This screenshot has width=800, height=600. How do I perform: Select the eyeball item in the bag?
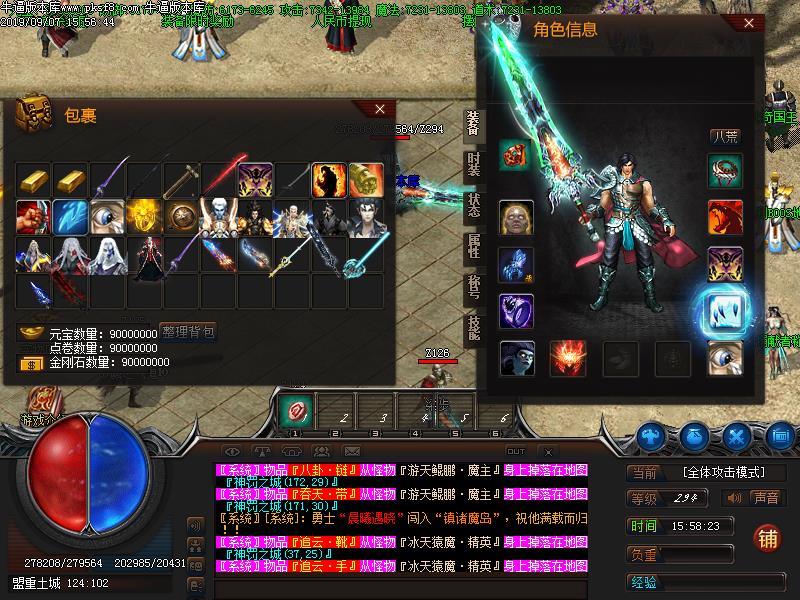107,217
